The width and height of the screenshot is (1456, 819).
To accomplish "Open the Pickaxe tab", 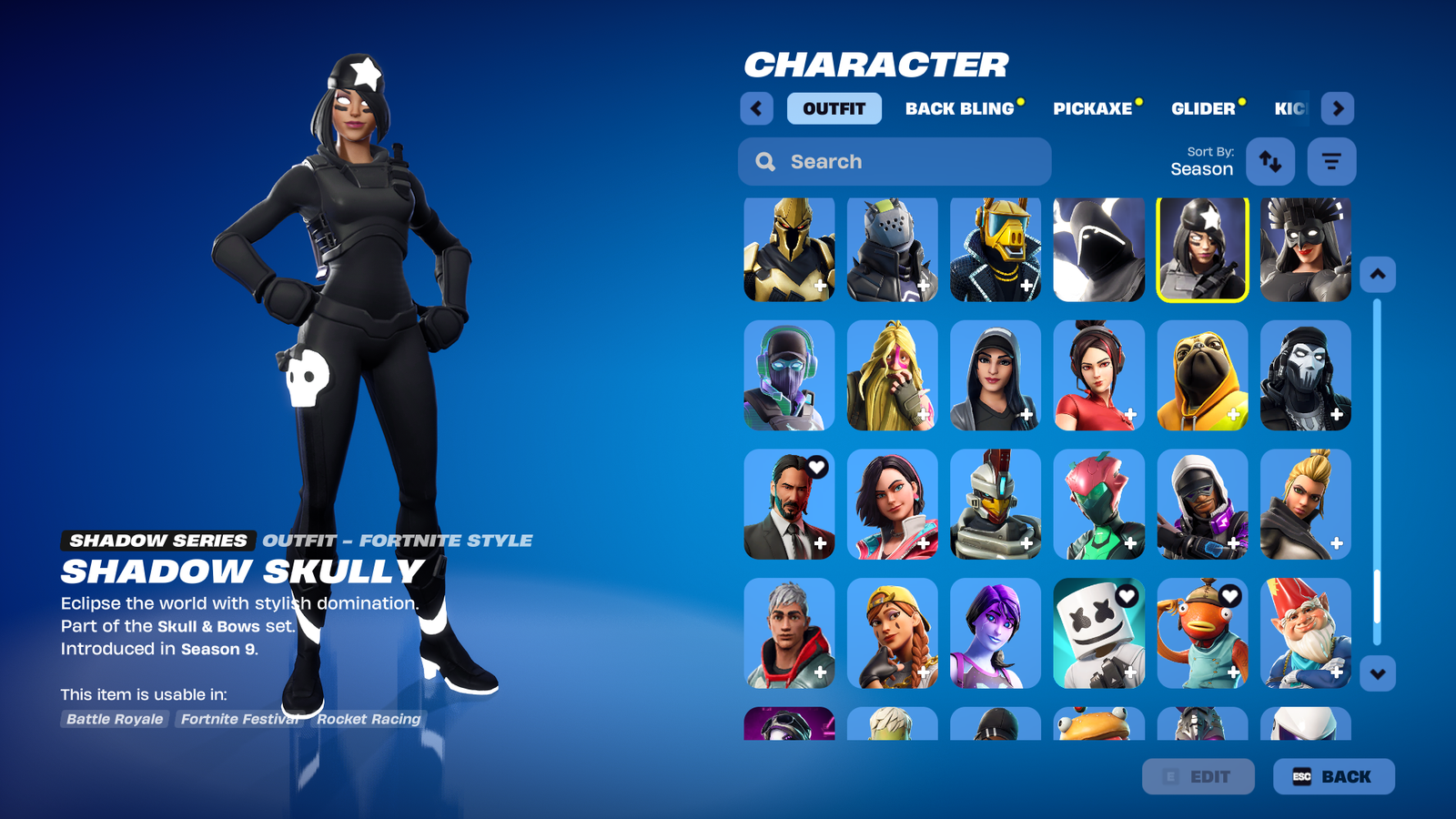I will point(1092,108).
